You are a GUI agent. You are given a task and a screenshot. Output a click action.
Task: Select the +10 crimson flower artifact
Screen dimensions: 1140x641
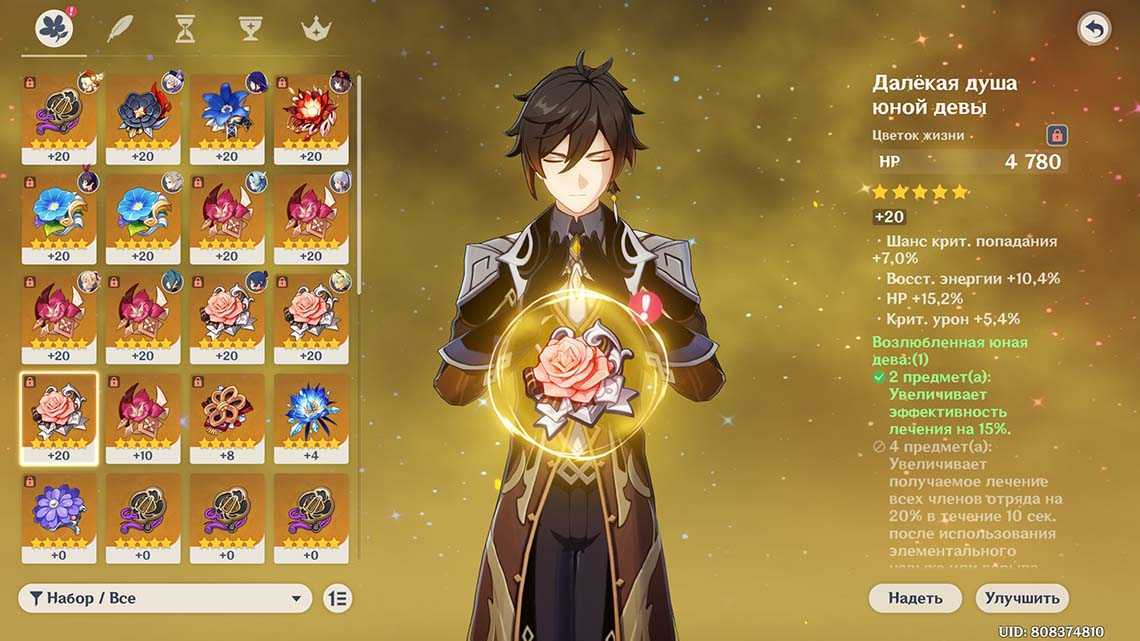tap(143, 417)
